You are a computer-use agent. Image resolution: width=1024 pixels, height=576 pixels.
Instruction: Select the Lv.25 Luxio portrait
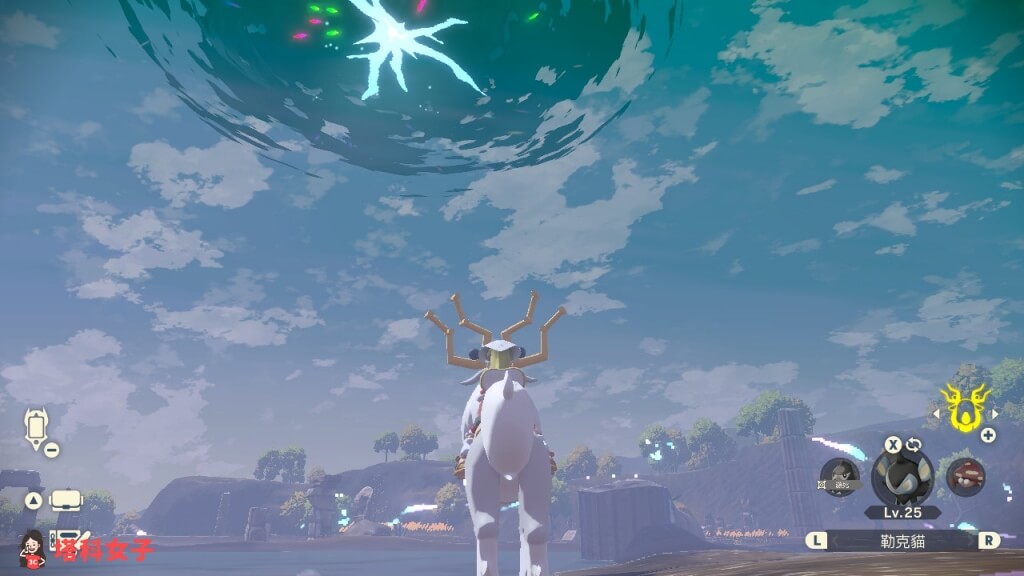coord(902,476)
